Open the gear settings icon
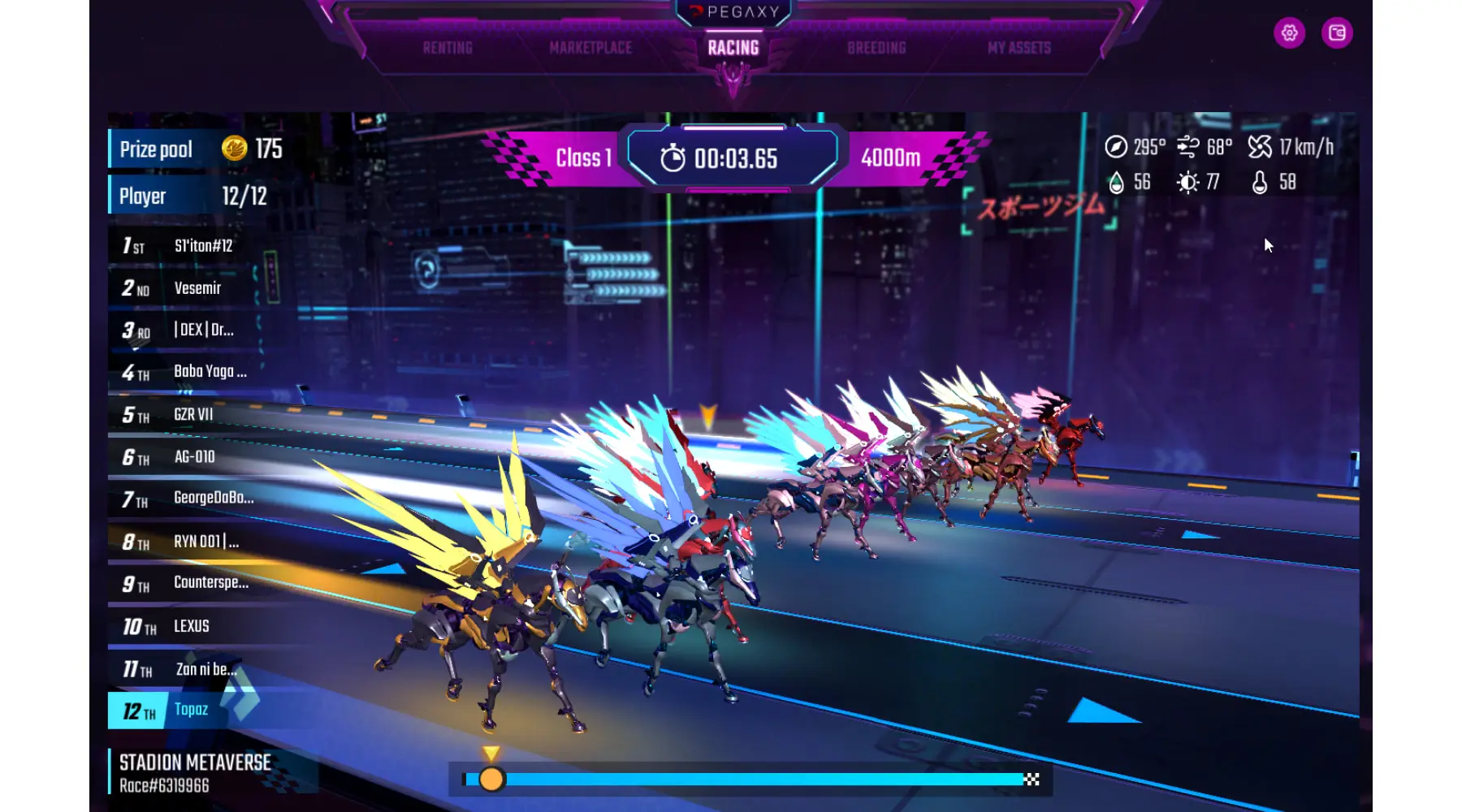Image resolution: width=1462 pixels, height=812 pixels. point(1289,33)
